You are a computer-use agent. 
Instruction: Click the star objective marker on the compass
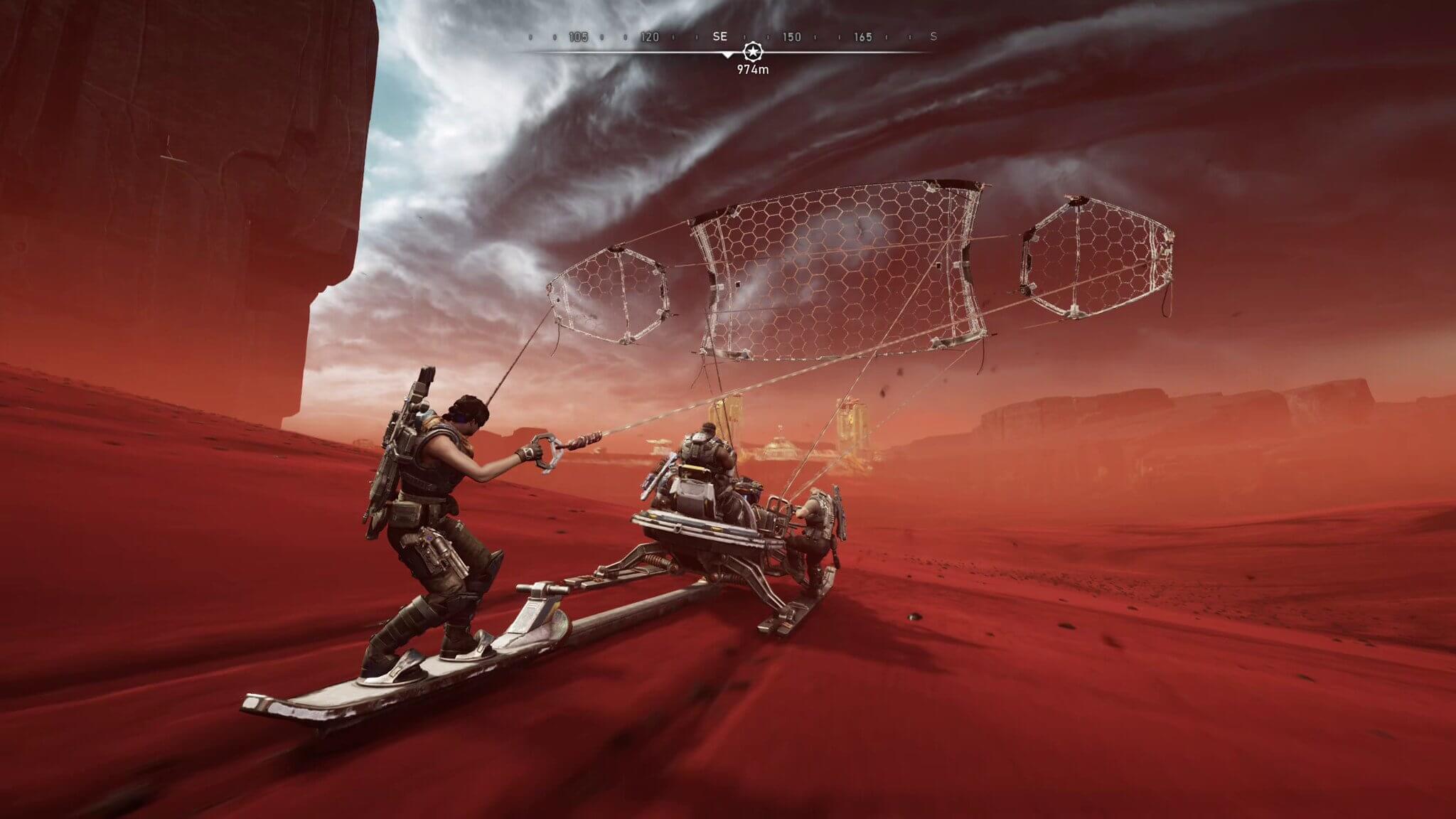pyautogui.click(x=751, y=51)
